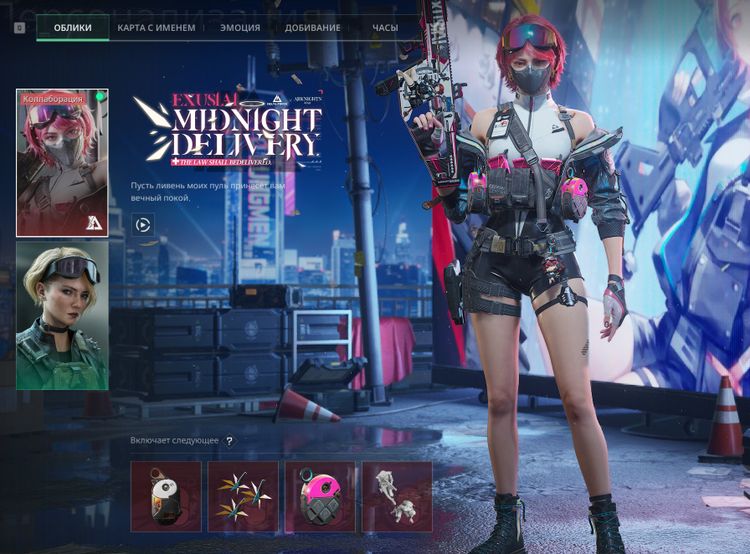
Task: Open the Карта с именем tab
Action: pos(156,28)
